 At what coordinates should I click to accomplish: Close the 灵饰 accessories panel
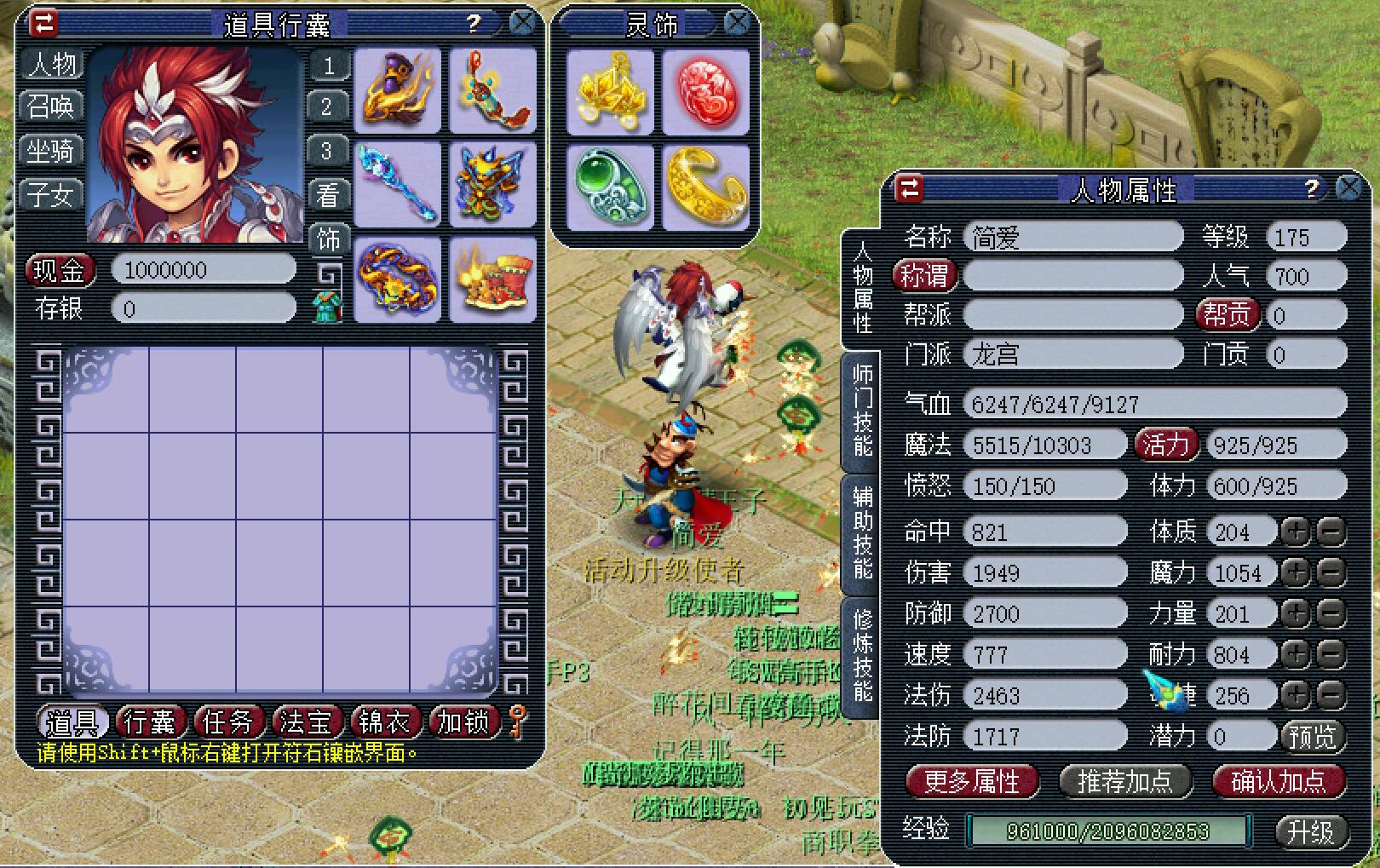738,23
